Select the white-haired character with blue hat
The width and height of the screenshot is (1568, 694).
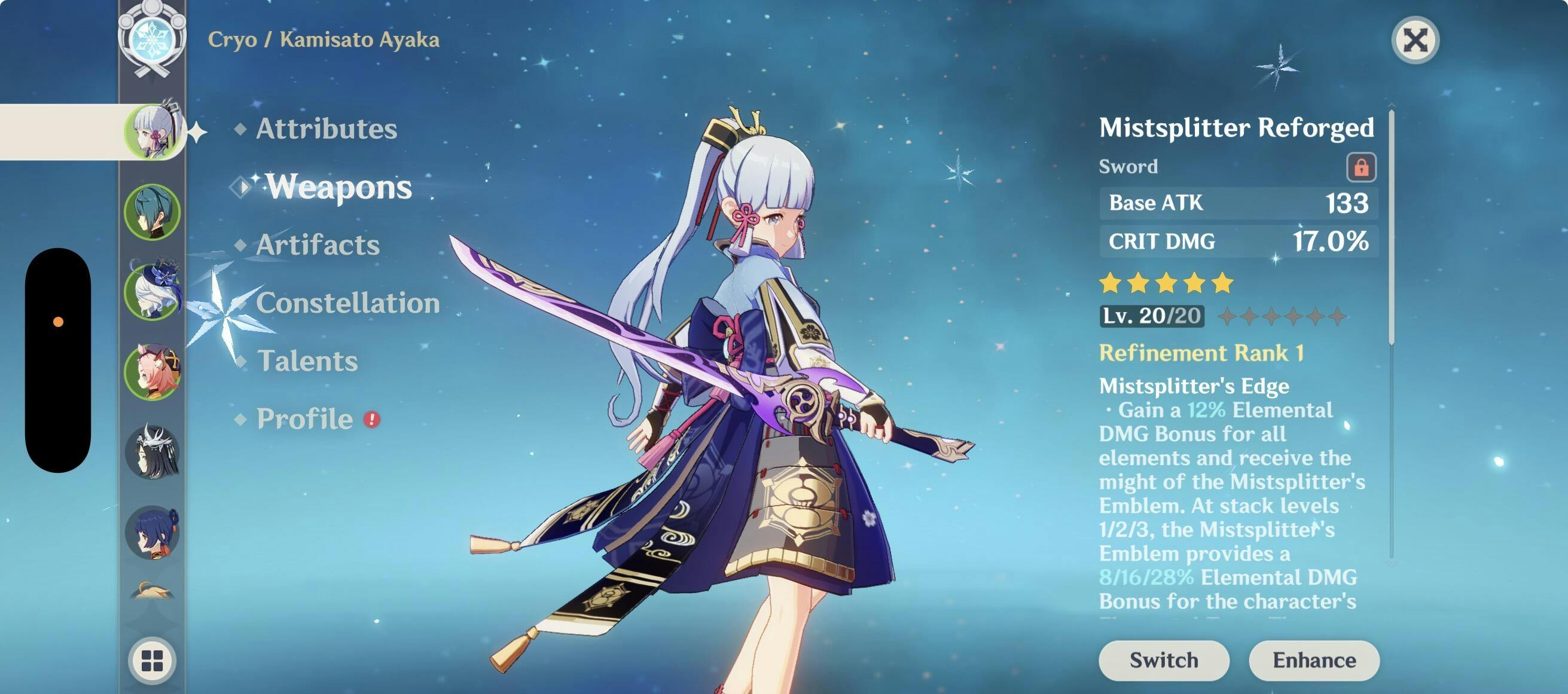pyautogui.click(x=152, y=292)
